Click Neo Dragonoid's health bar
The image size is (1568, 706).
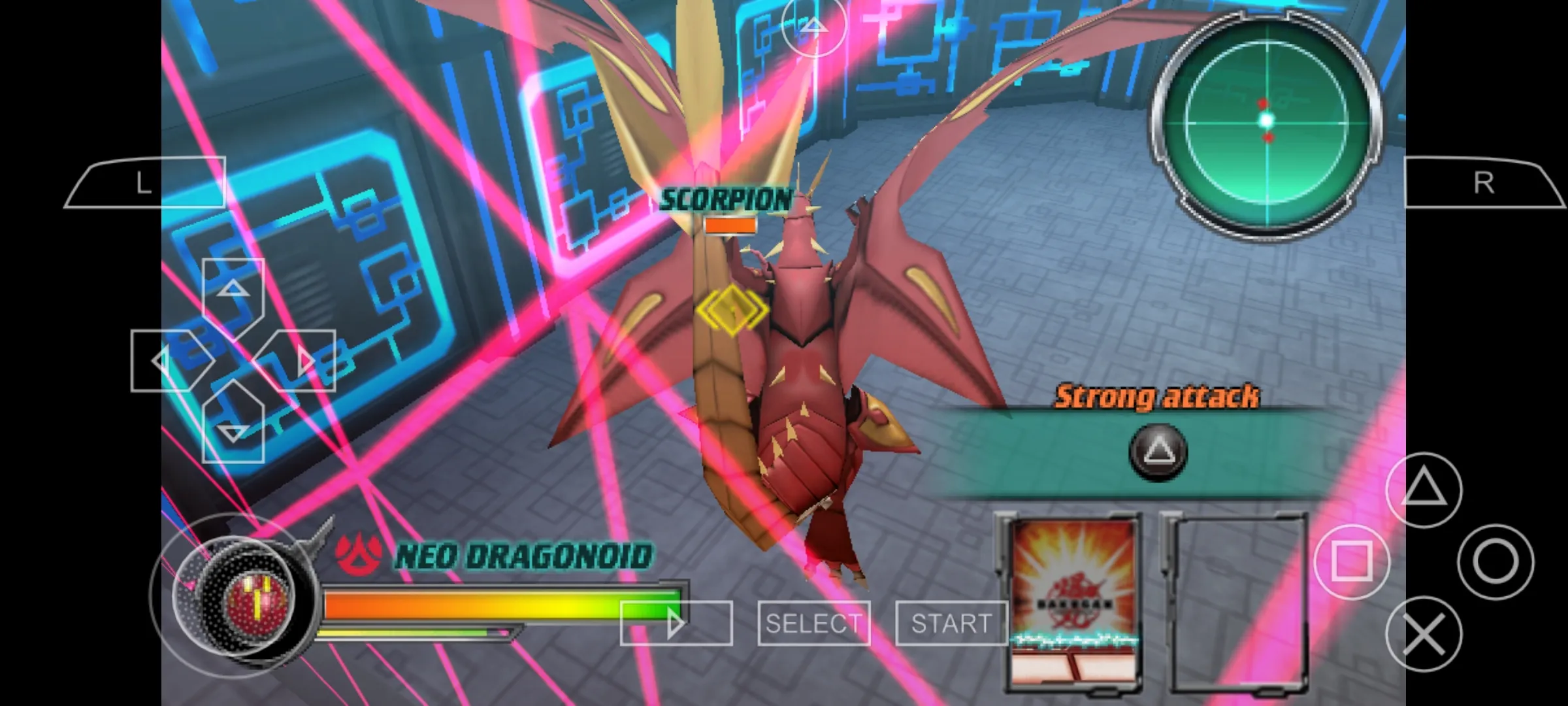[x=503, y=605]
